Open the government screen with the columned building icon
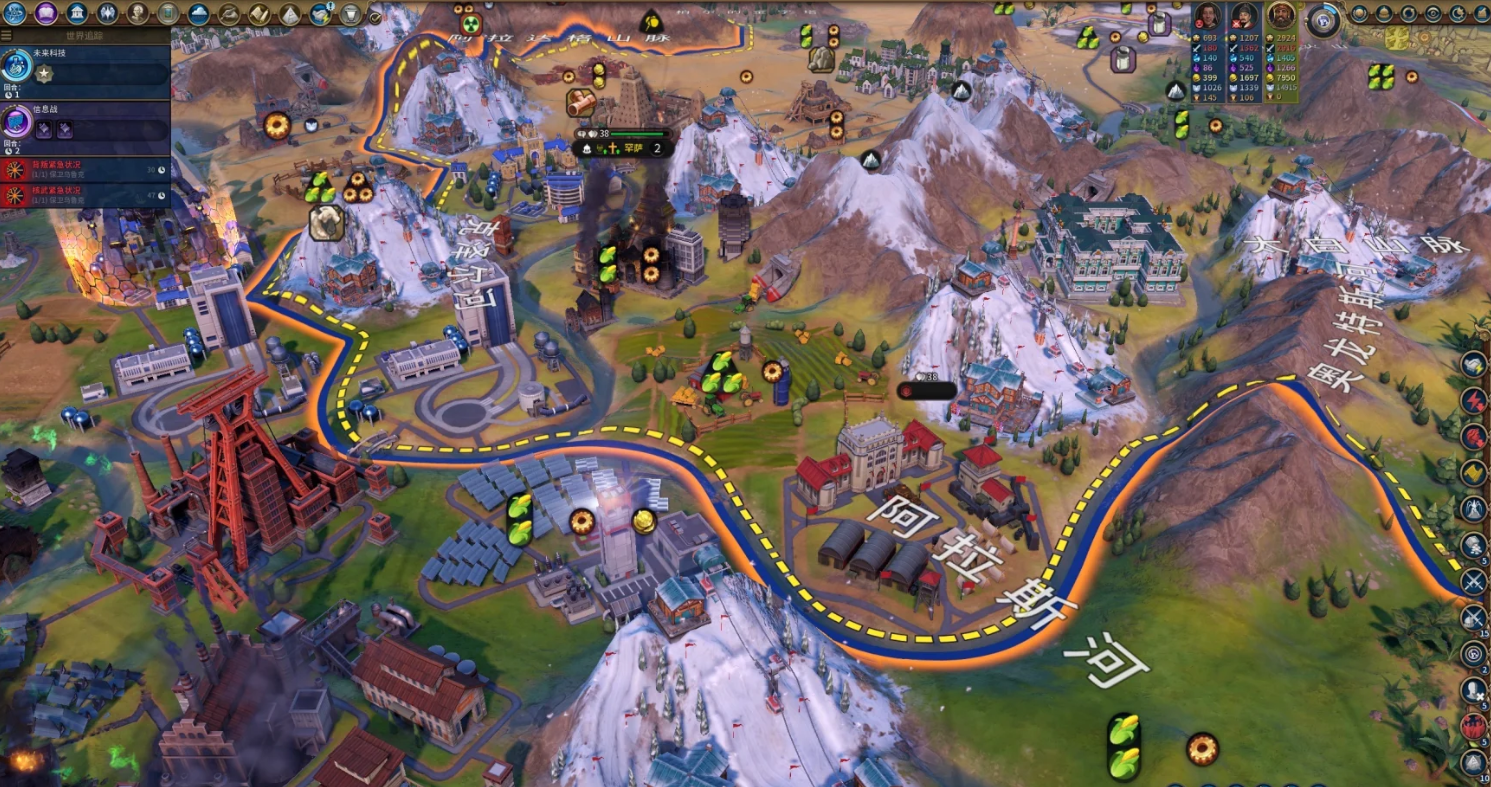Screen dimensions: 1491x787 click(x=76, y=13)
